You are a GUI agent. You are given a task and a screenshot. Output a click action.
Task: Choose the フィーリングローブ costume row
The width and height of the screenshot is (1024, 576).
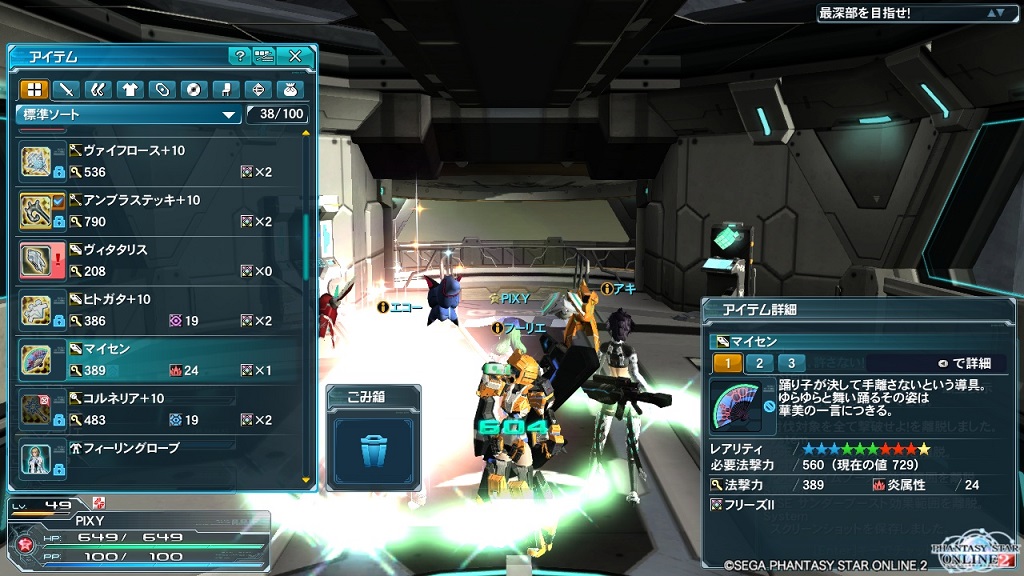point(160,457)
